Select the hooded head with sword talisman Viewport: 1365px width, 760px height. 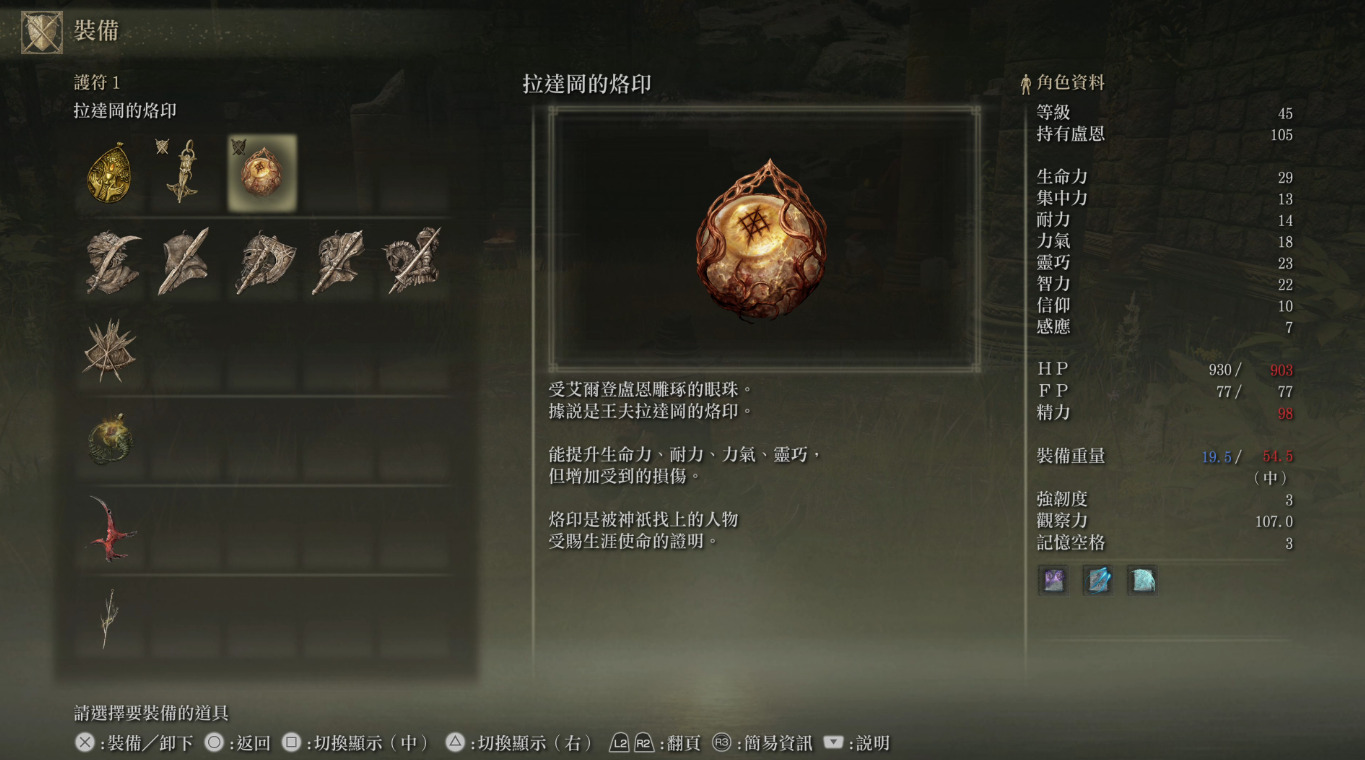click(186, 263)
